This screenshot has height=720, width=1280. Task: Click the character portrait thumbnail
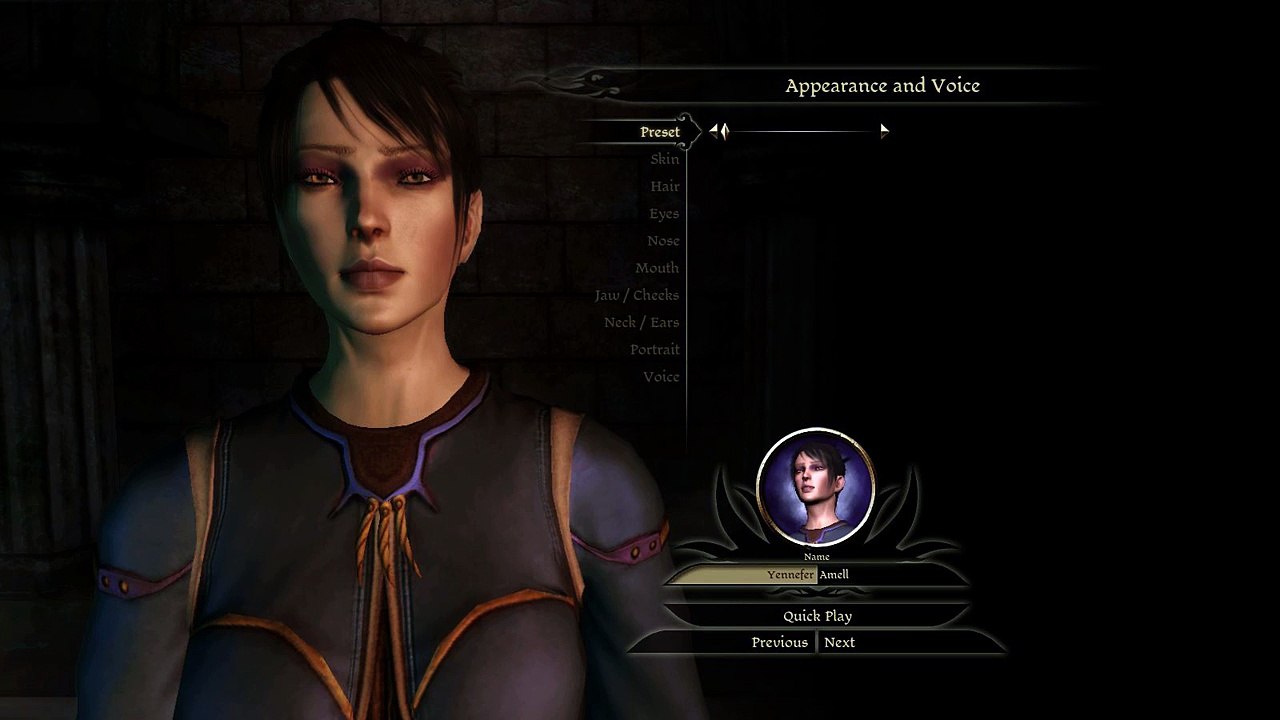(x=816, y=488)
